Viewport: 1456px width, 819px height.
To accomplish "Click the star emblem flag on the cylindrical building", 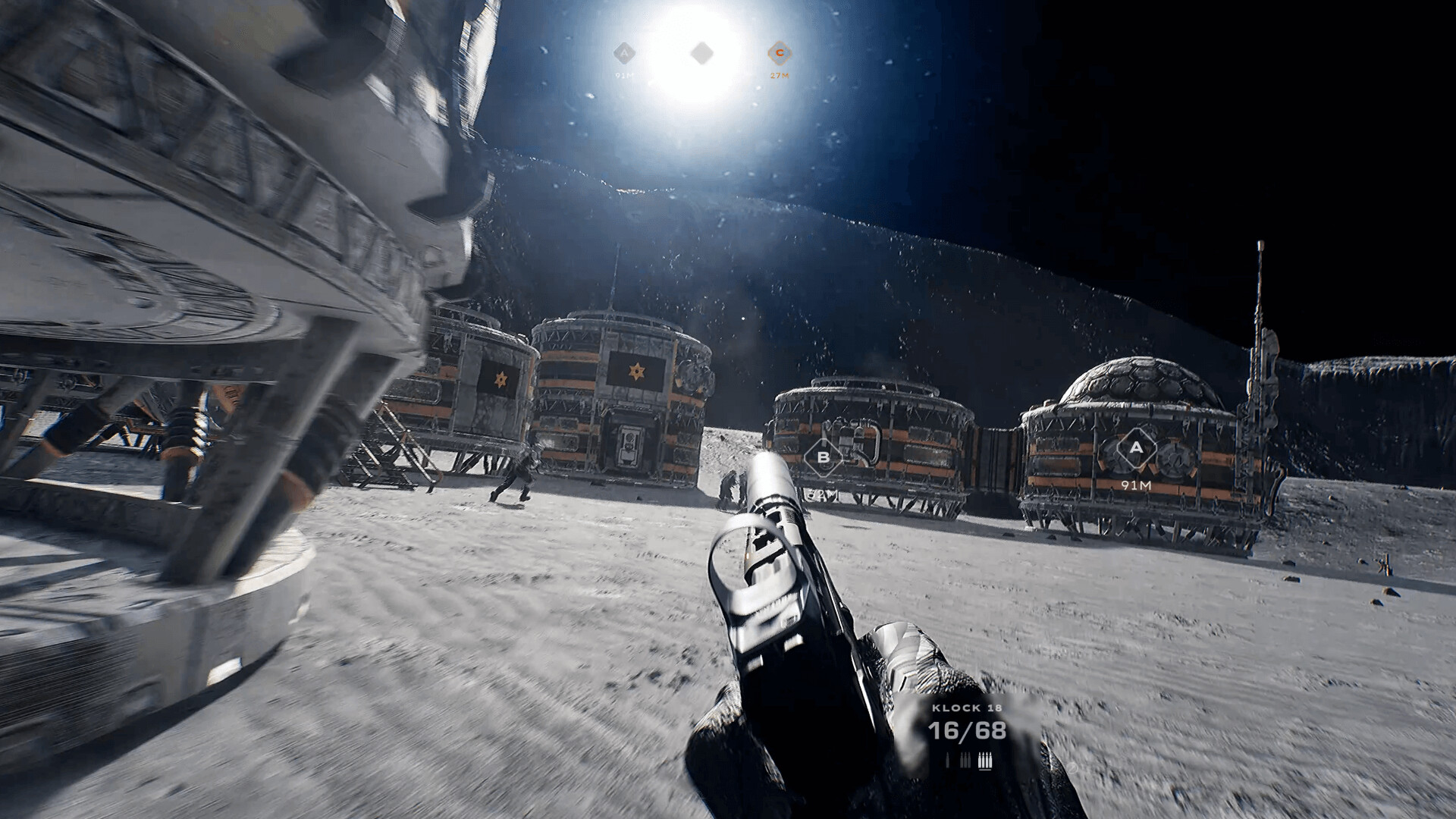I will click(x=638, y=372).
